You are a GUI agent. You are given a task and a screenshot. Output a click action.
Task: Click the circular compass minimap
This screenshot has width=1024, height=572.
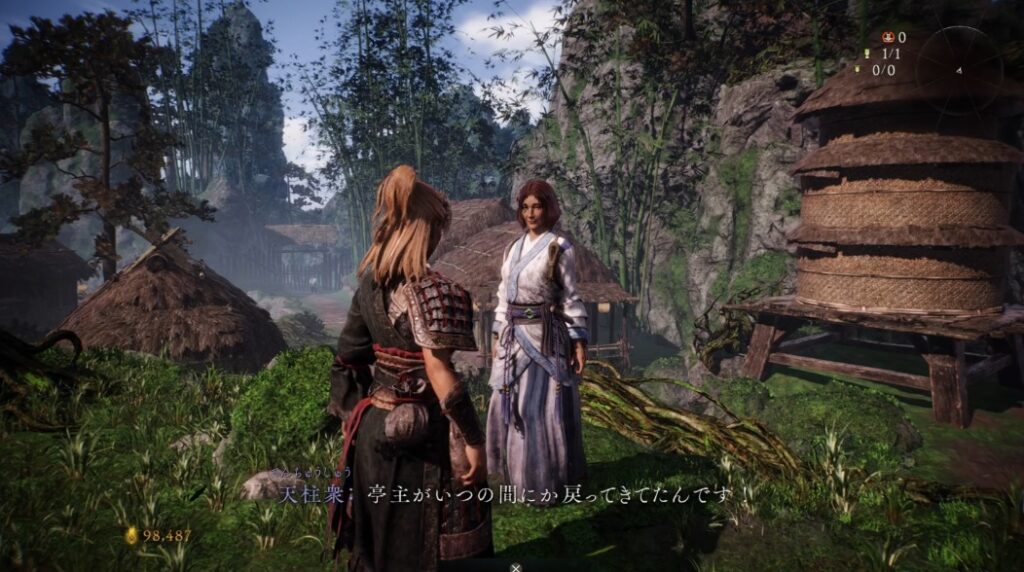coord(958,69)
